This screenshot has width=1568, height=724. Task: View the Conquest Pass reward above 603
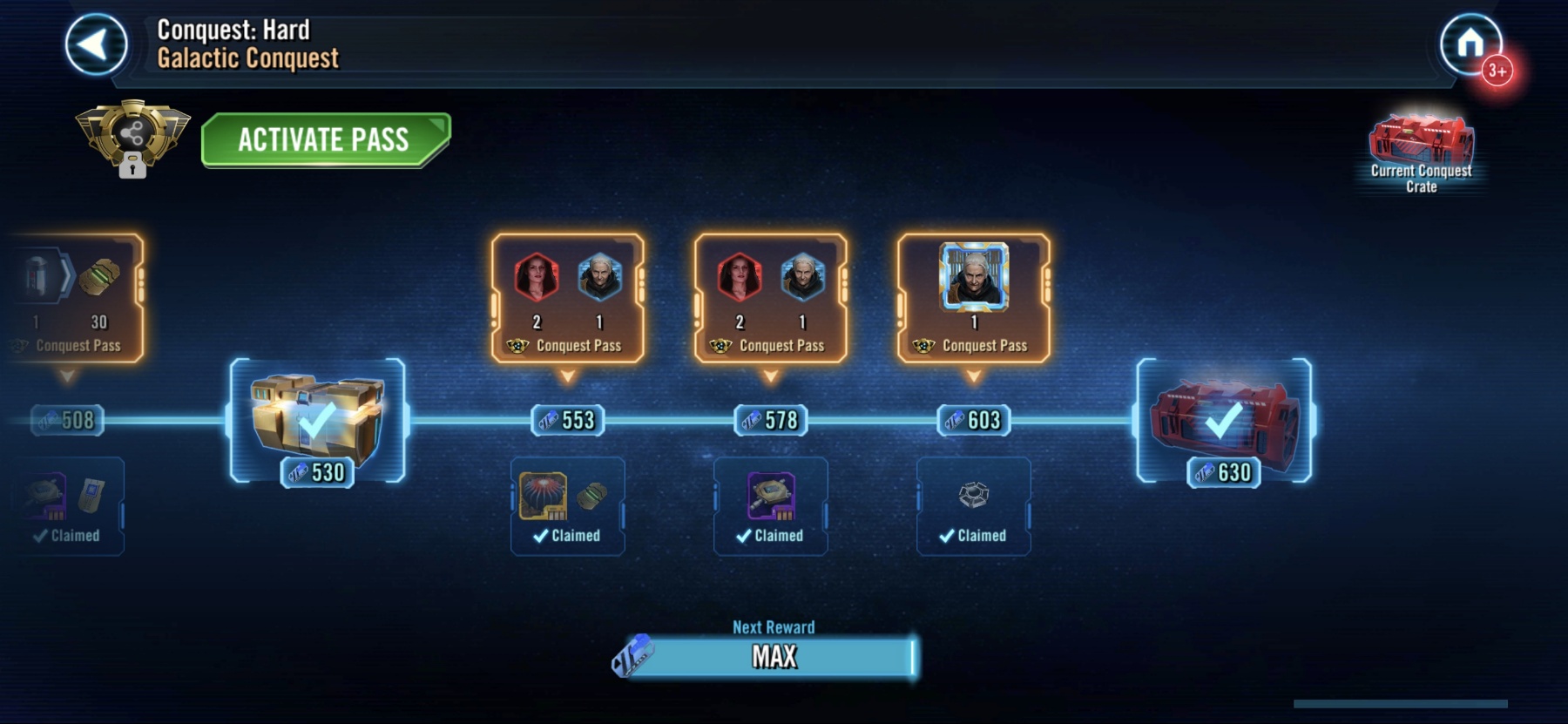[x=974, y=298]
